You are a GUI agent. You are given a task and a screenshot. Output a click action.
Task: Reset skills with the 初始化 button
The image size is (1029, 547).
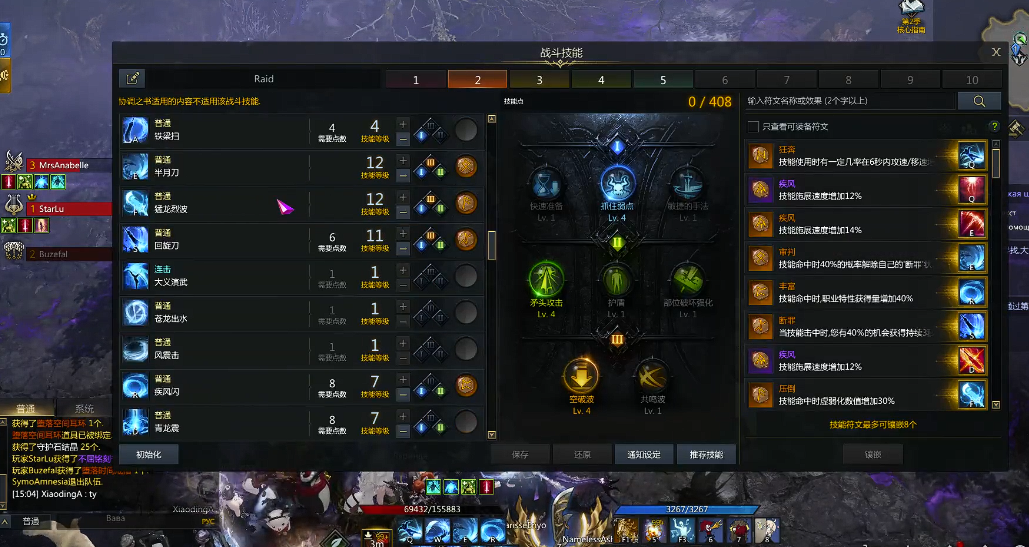[148, 454]
